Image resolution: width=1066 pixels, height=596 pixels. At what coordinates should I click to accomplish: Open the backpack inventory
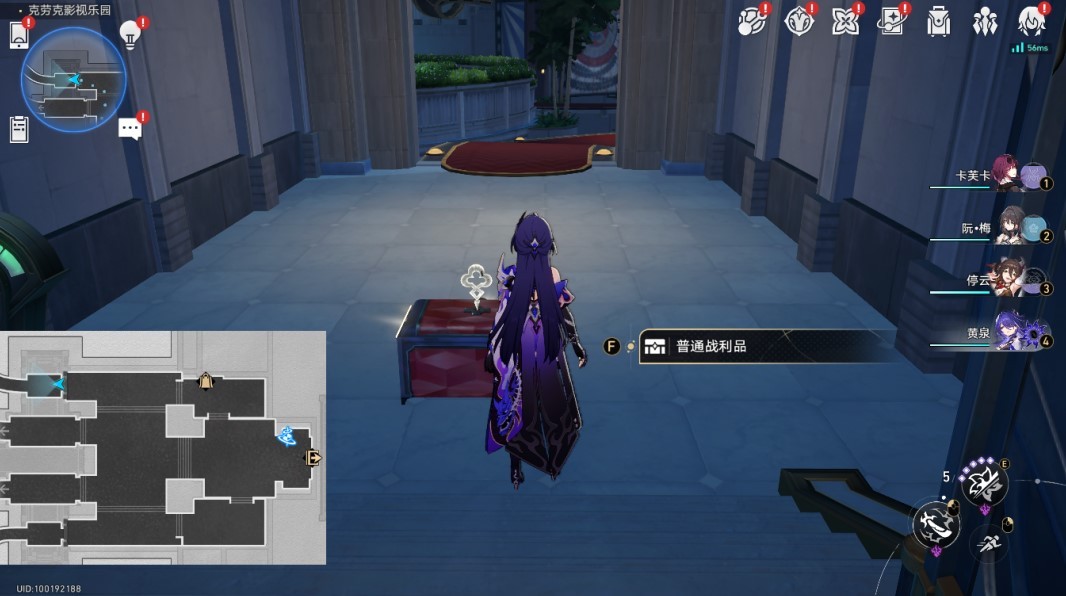938,21
